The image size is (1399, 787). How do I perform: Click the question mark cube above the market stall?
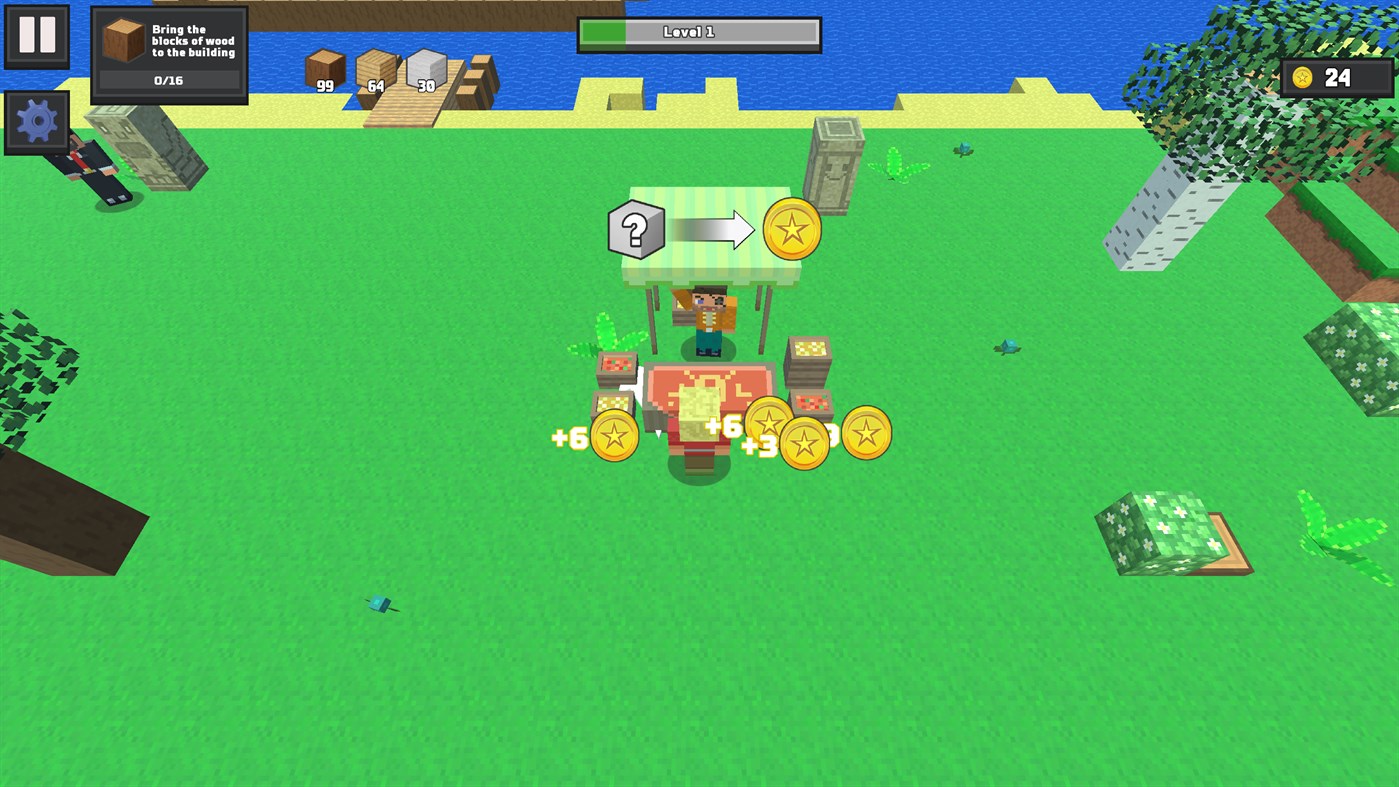636,230
